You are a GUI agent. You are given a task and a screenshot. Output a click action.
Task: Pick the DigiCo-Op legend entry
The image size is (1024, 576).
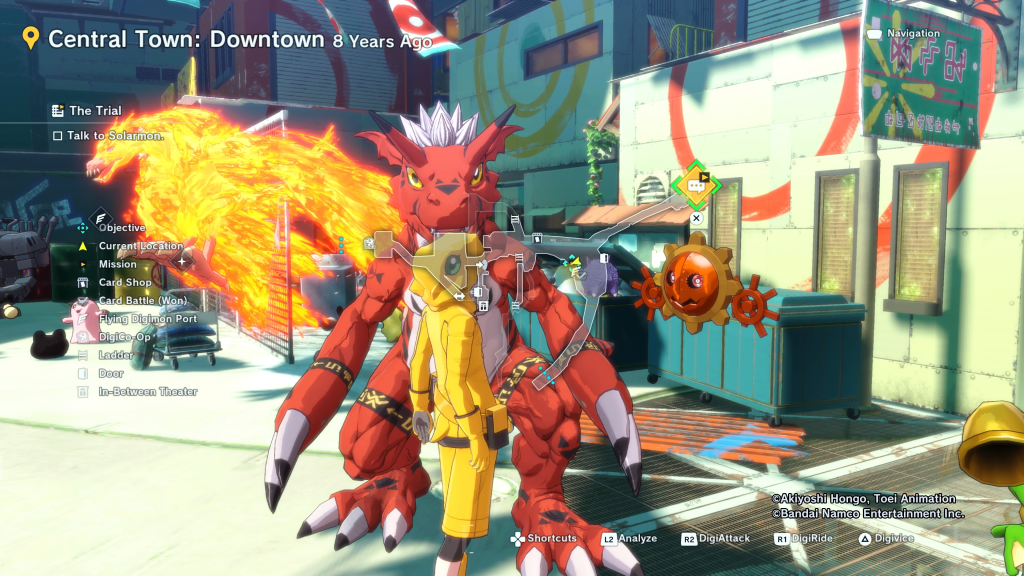[124, 337]
